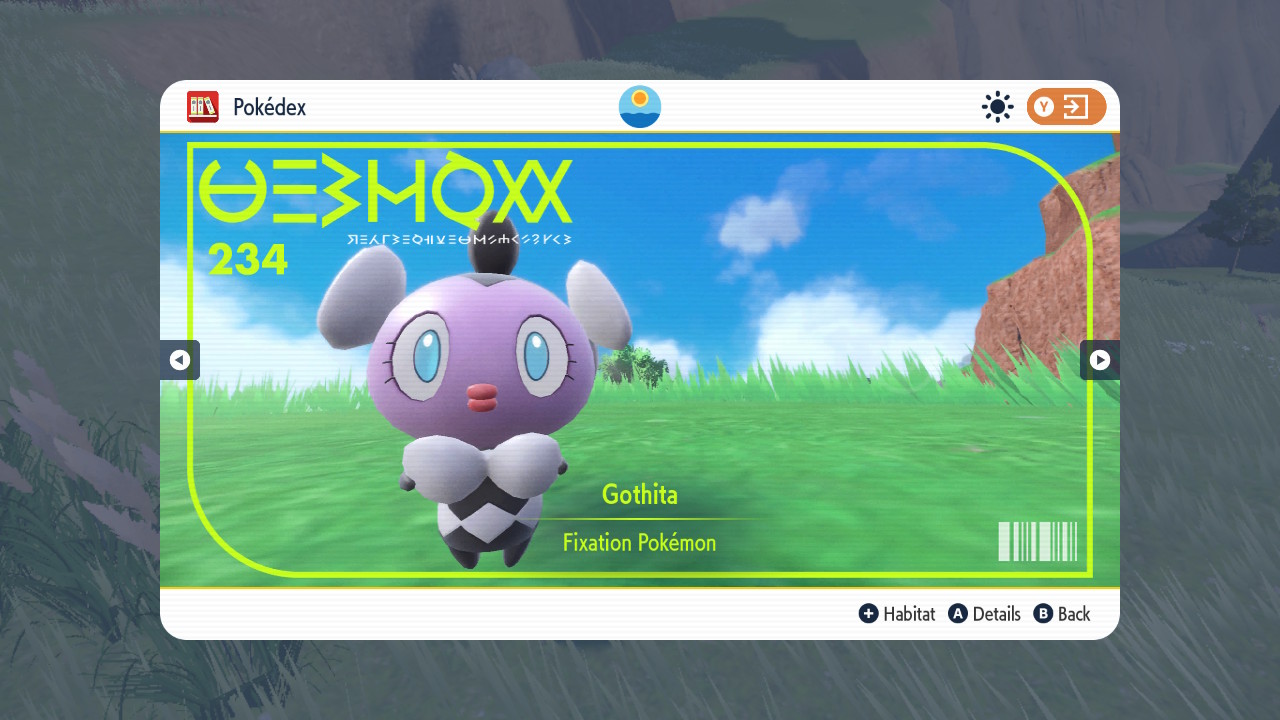Click the orange Y exit icon
Screen dimensions: 1280x720
pos(1066,107)
